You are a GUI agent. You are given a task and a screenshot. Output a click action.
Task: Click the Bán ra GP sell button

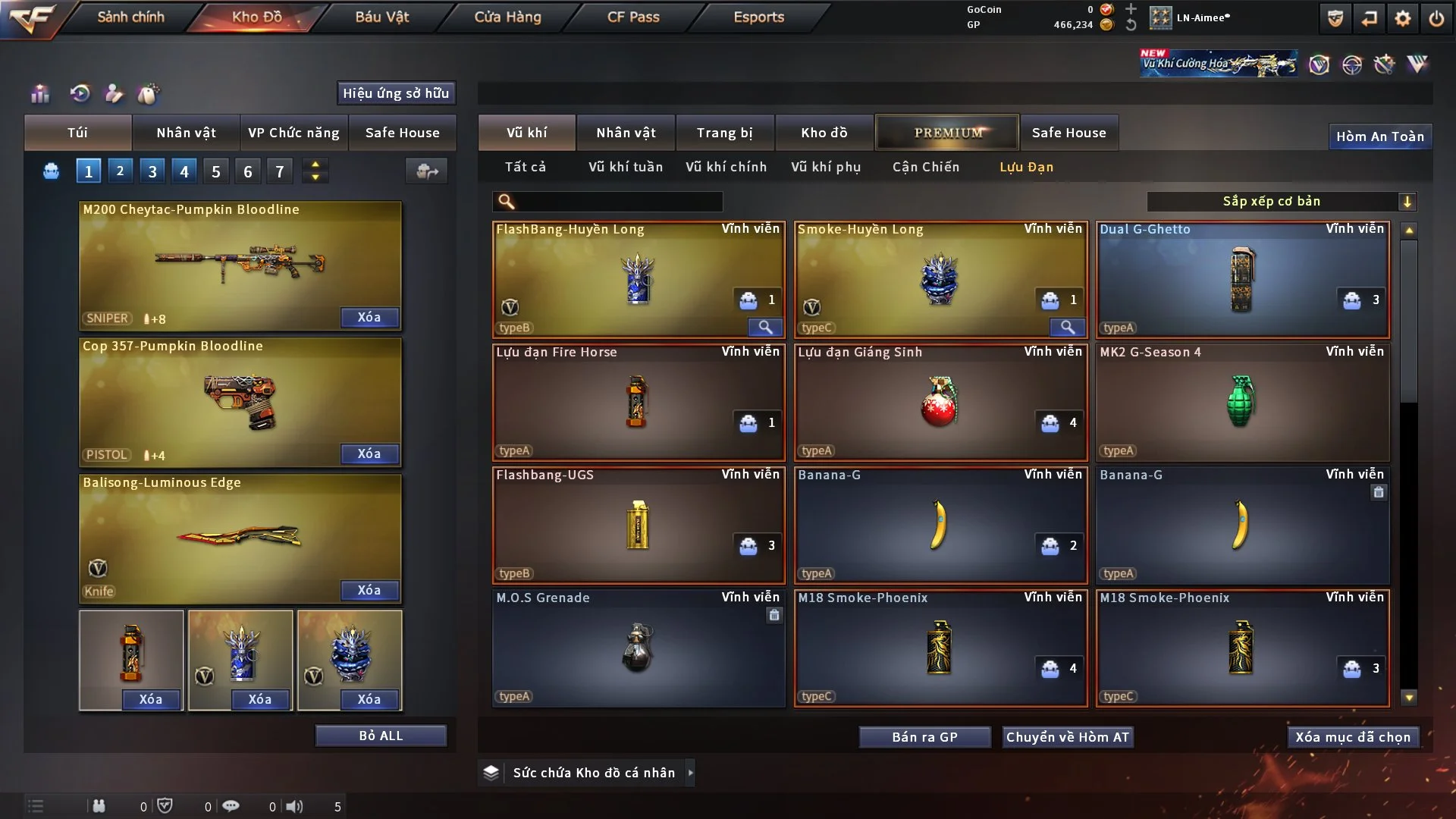pos(924,737)
